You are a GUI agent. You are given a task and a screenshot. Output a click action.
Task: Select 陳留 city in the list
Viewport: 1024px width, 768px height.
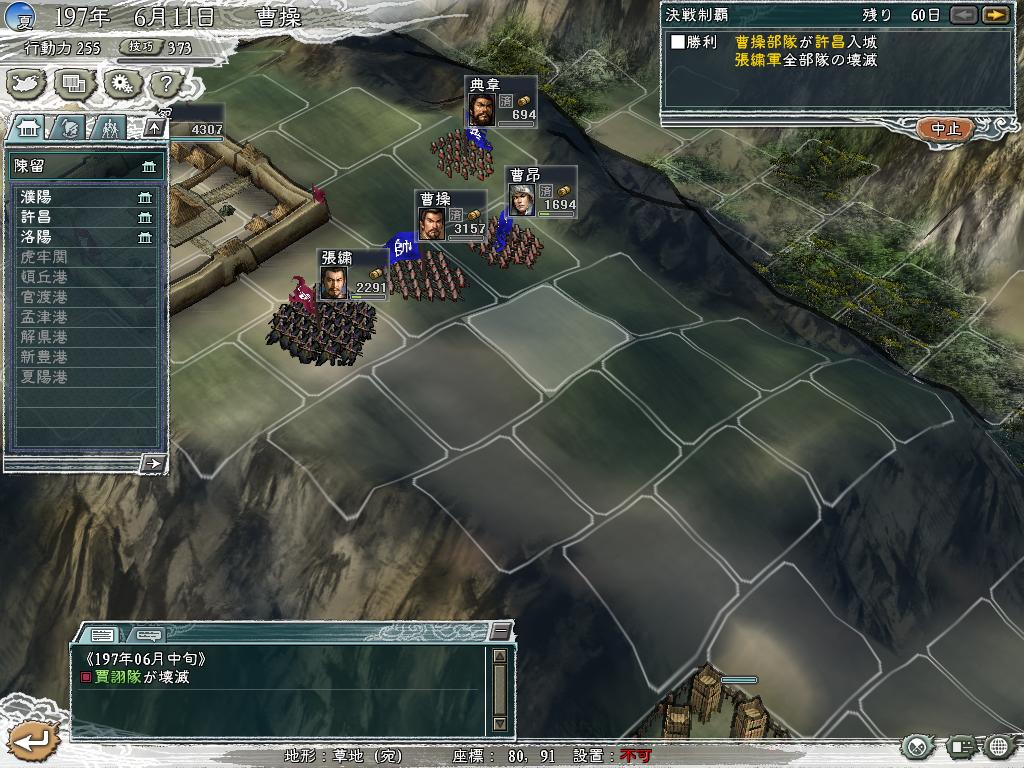click(86, 165)
